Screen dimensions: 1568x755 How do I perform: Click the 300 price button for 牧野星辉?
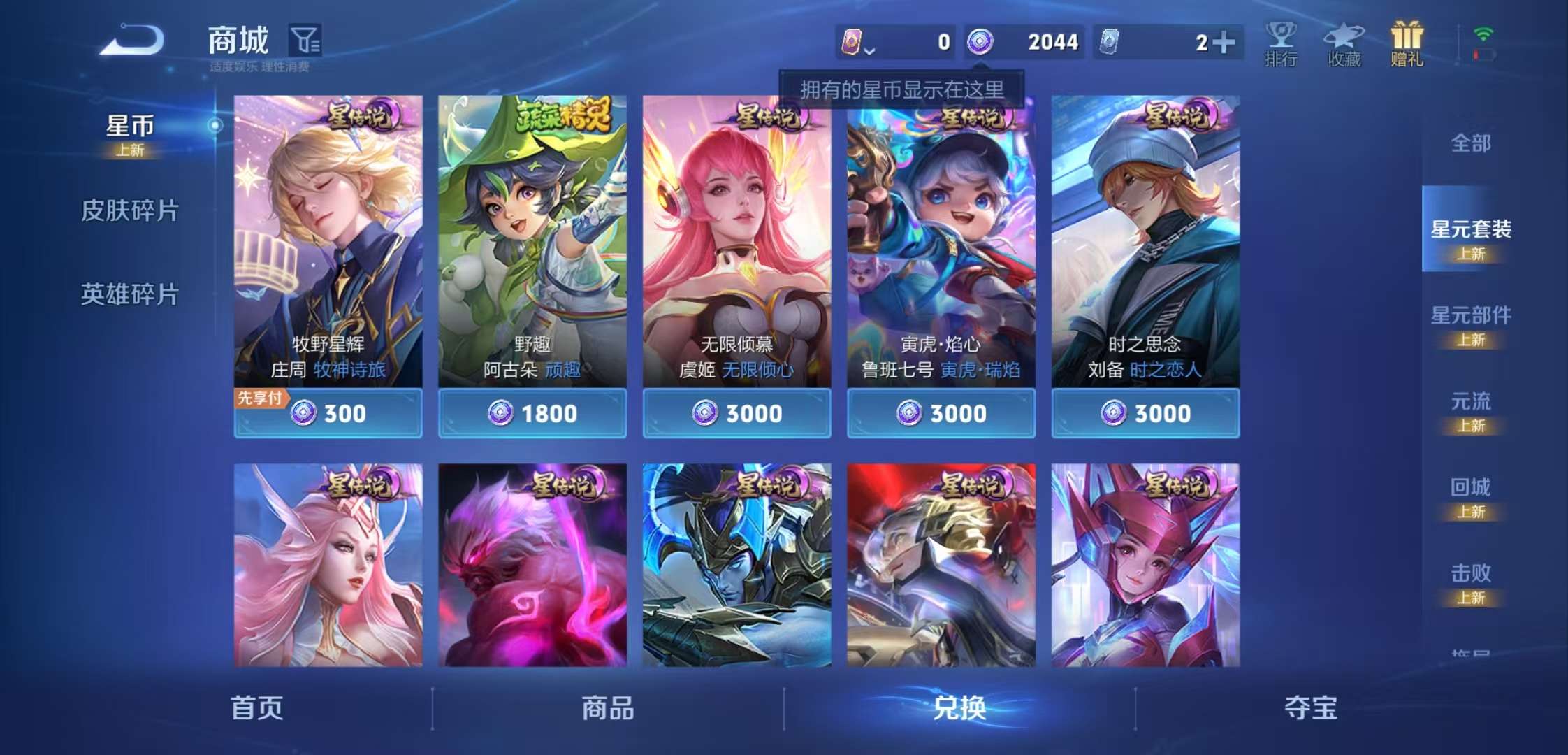330,414
